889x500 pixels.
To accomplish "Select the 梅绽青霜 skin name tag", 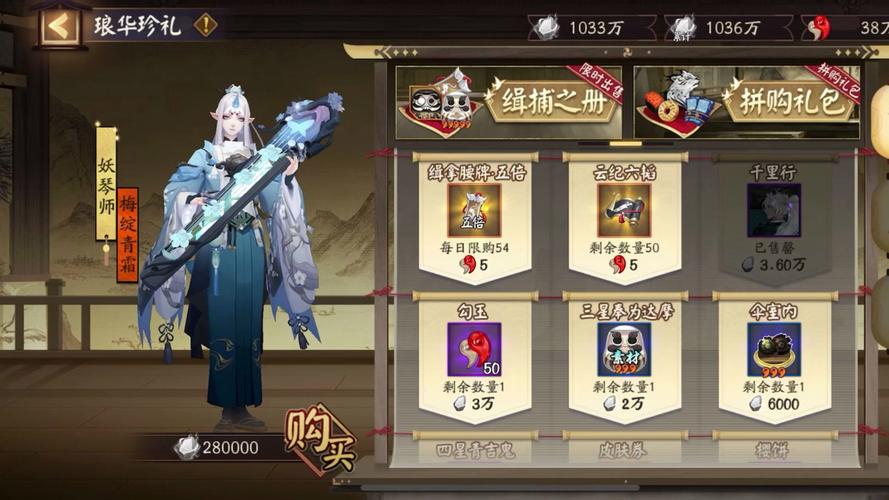I will (x=127, y=235).
